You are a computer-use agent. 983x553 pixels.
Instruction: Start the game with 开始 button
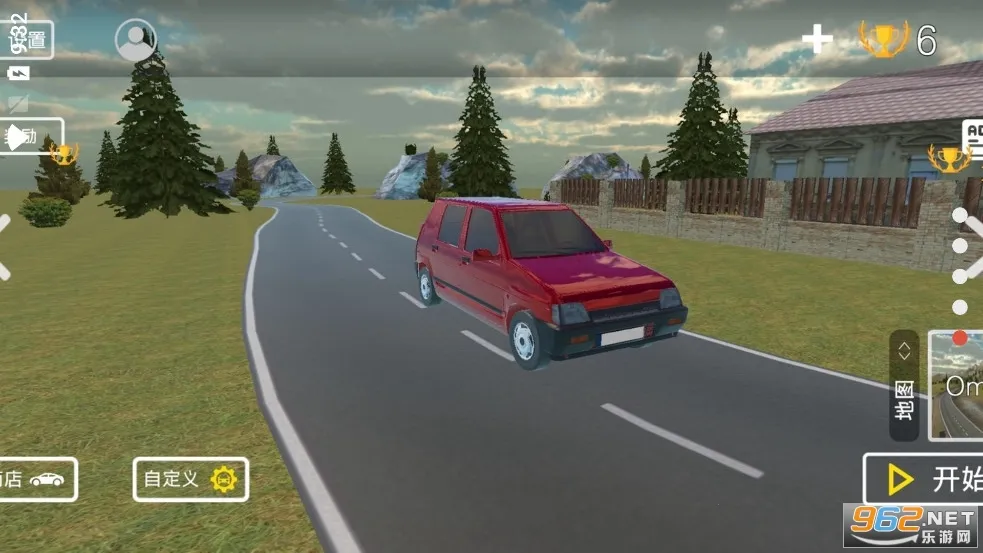pos(925,480)
